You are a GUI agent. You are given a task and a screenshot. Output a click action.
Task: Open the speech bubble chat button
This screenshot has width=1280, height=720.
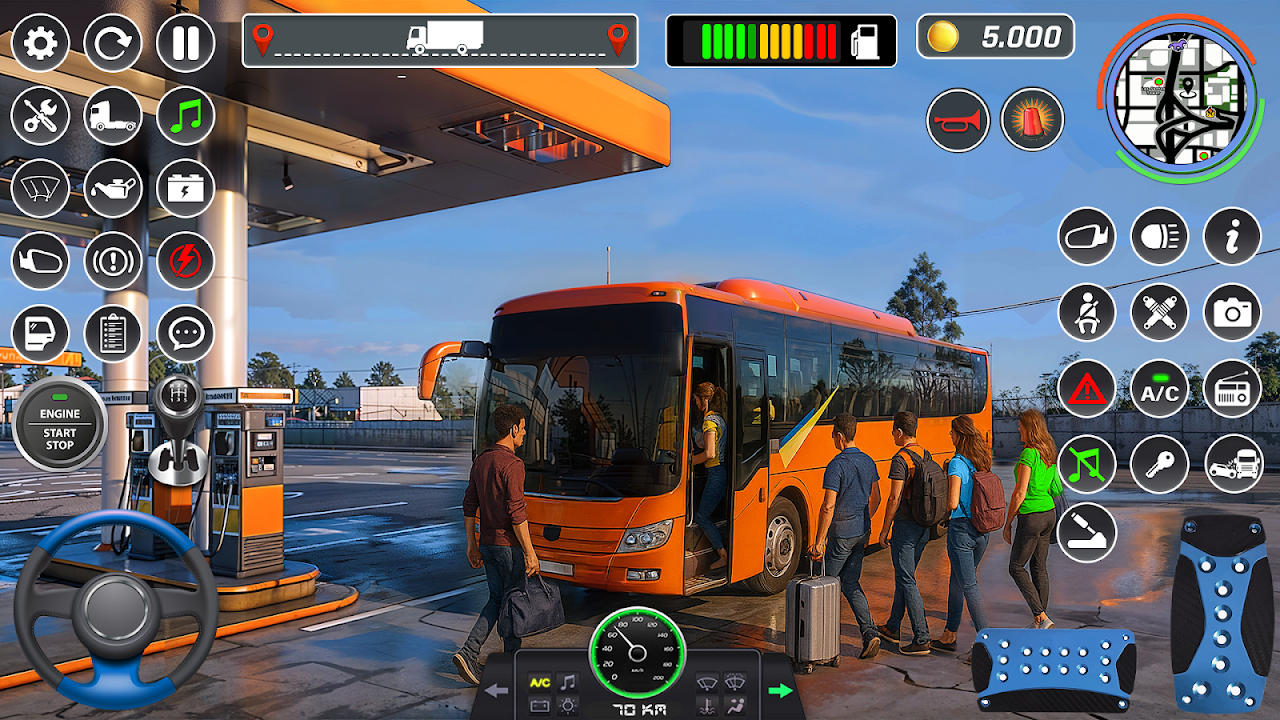coord(185,333)
